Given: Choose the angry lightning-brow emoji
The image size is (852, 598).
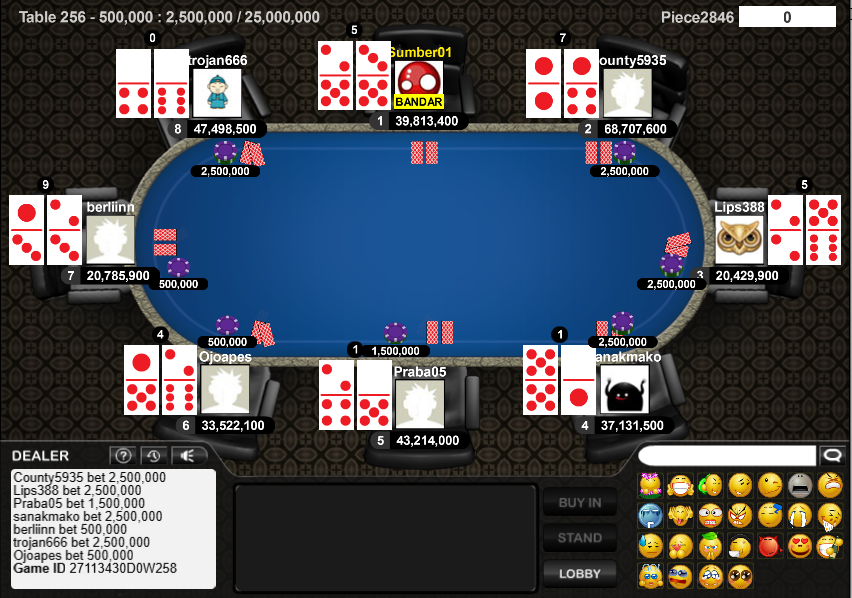Looking at the screenshot, I should pyautogui.click(x=740, y=516).
